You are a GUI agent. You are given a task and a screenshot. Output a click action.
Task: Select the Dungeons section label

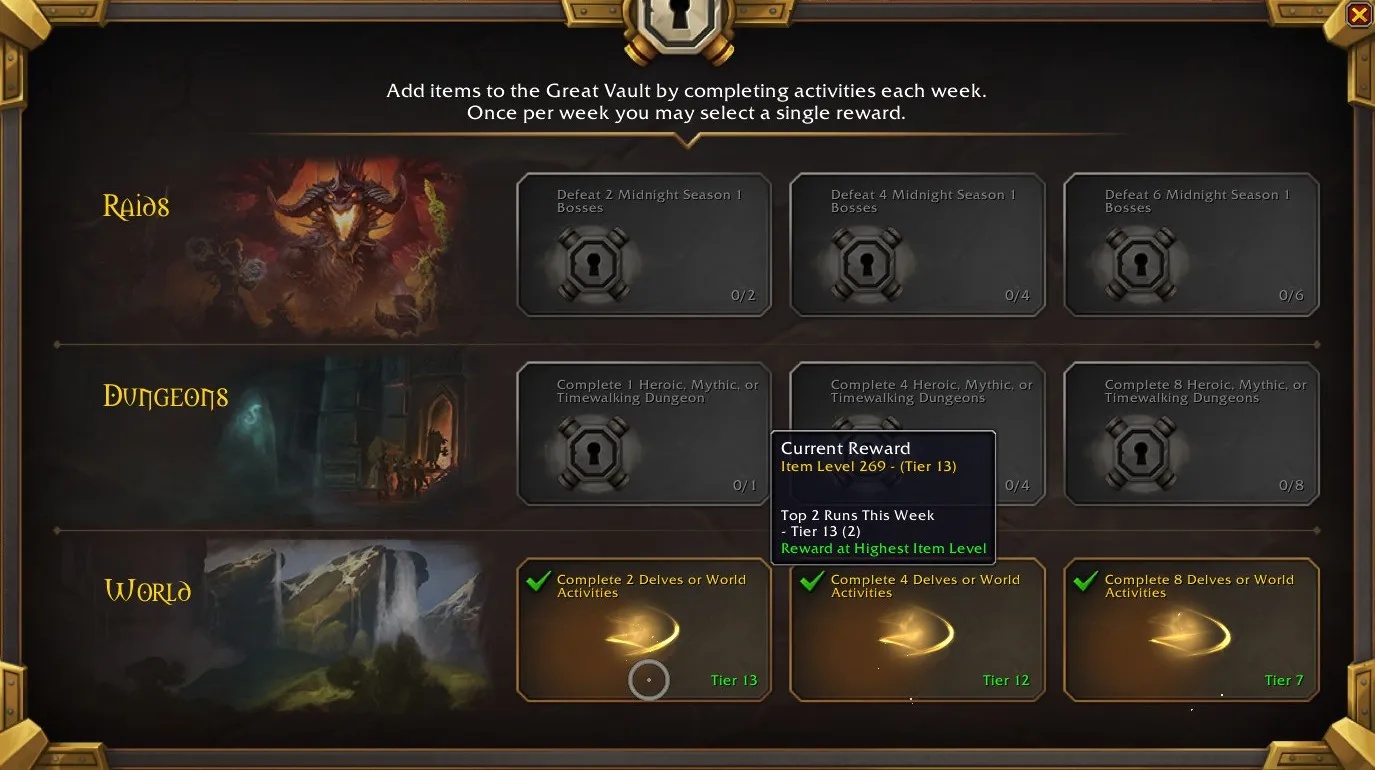pyautogui.click(x=166, y=396)
